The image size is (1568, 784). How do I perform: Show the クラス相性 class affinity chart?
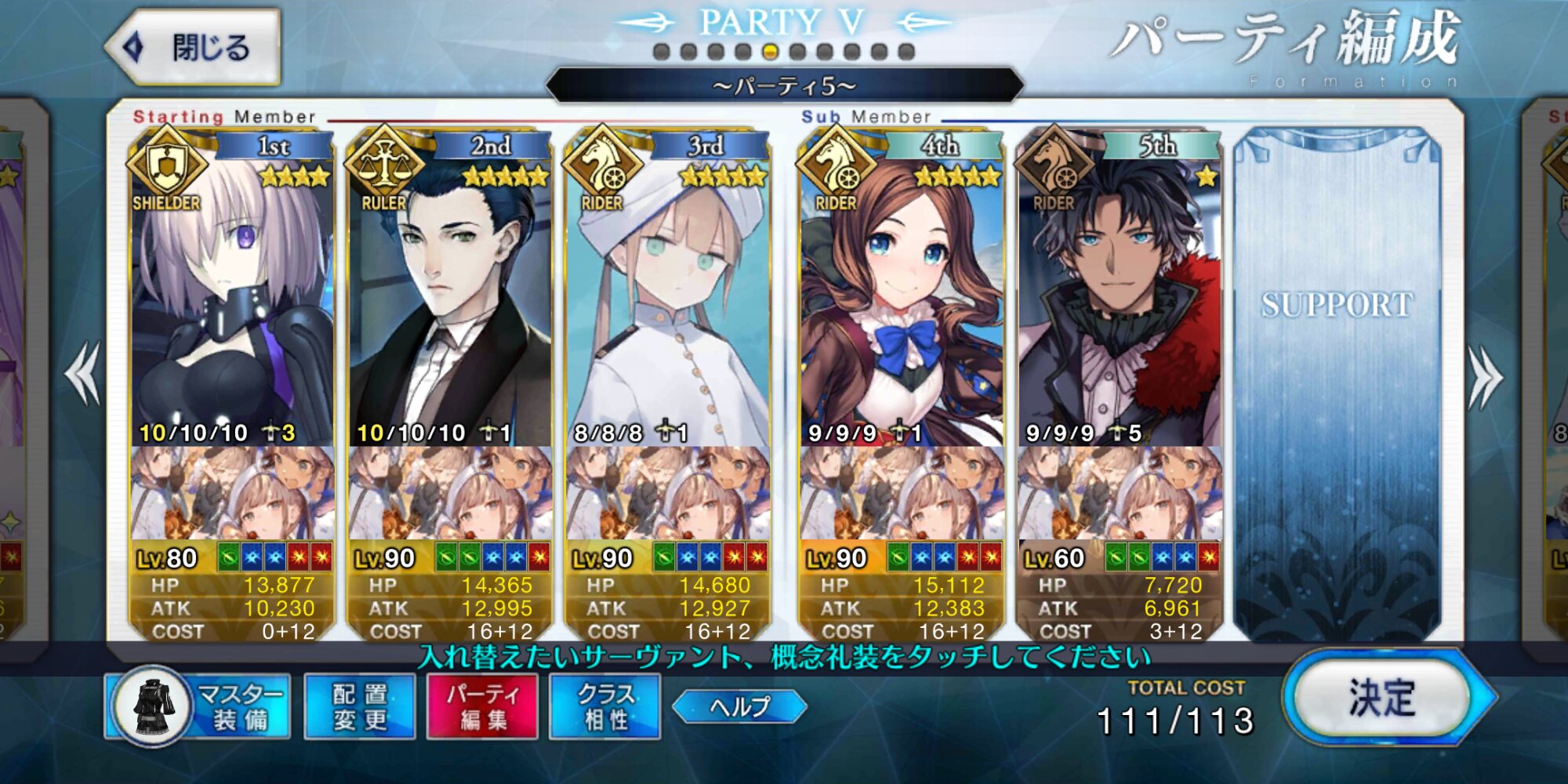(605, 706)
